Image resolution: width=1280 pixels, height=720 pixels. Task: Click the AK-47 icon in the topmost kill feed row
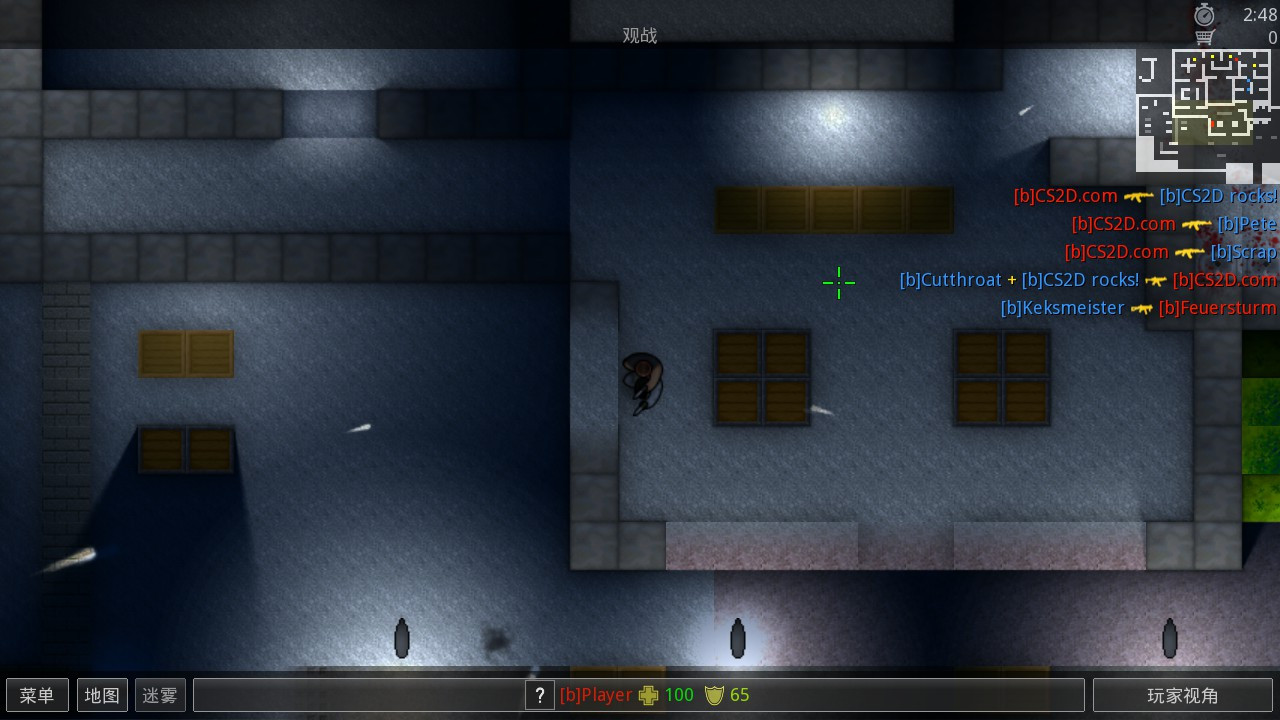point(1139,196)
